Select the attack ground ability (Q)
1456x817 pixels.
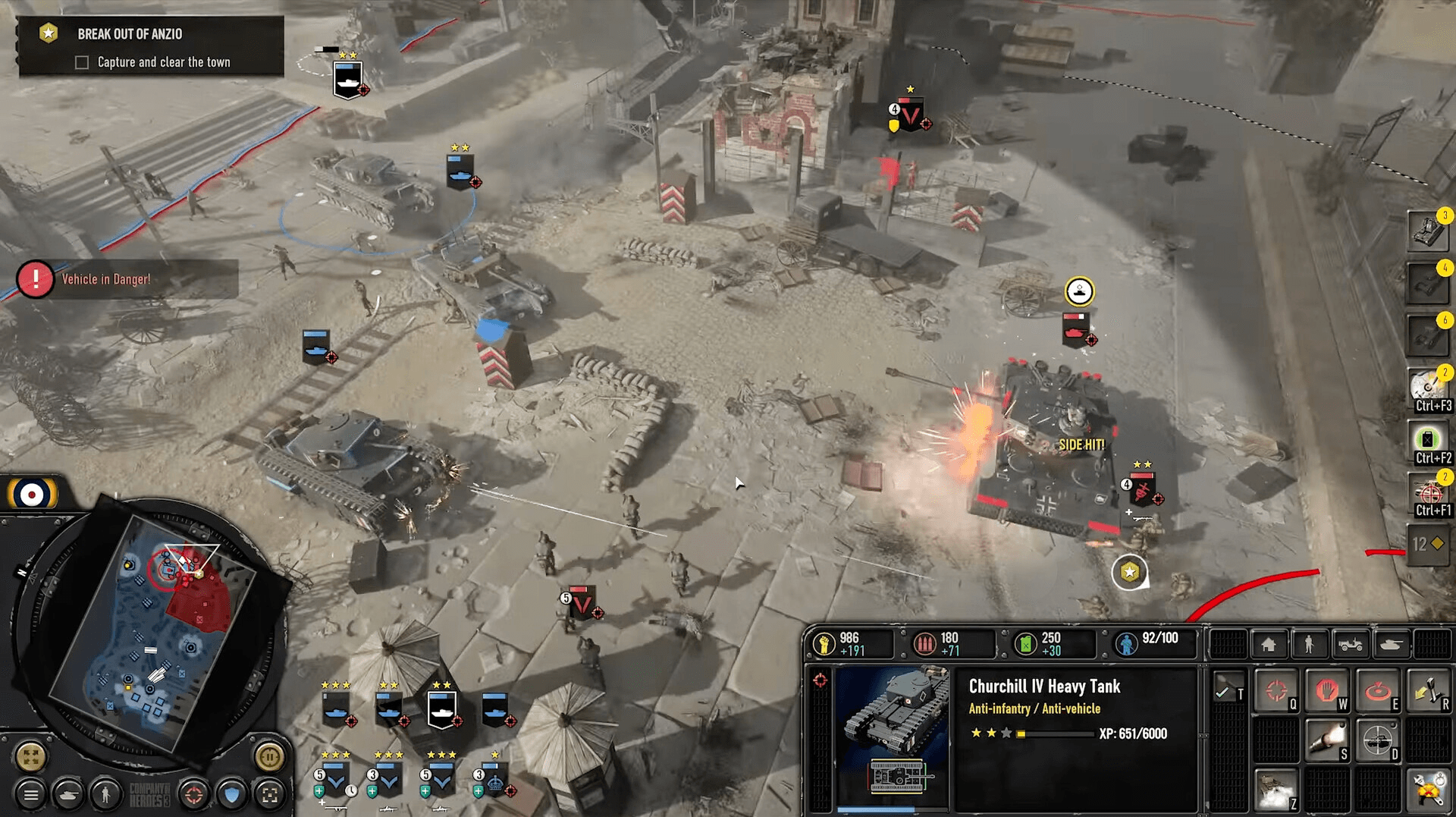pos(1277,690)
